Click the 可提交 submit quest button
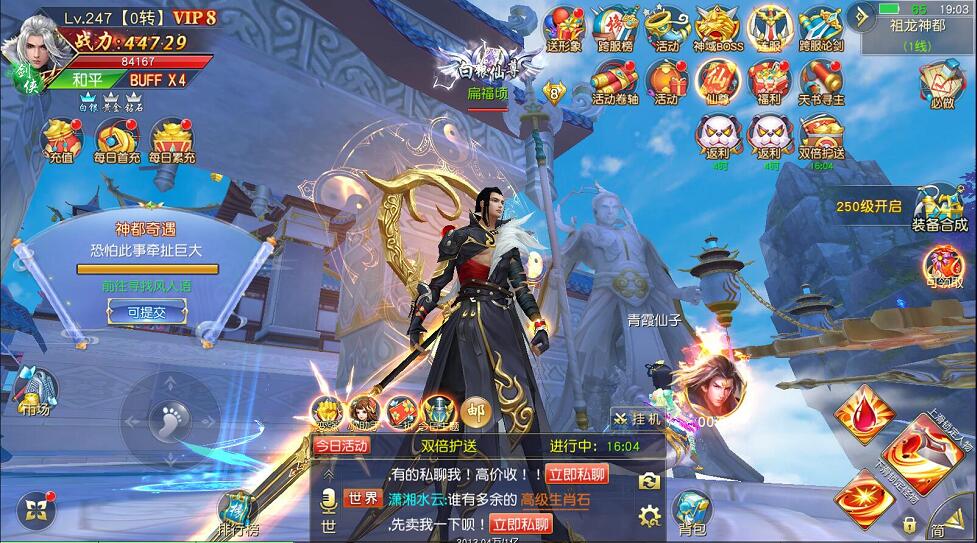Image resolution: width=977 pixels, height=543 pixels. tap(147, 312)
